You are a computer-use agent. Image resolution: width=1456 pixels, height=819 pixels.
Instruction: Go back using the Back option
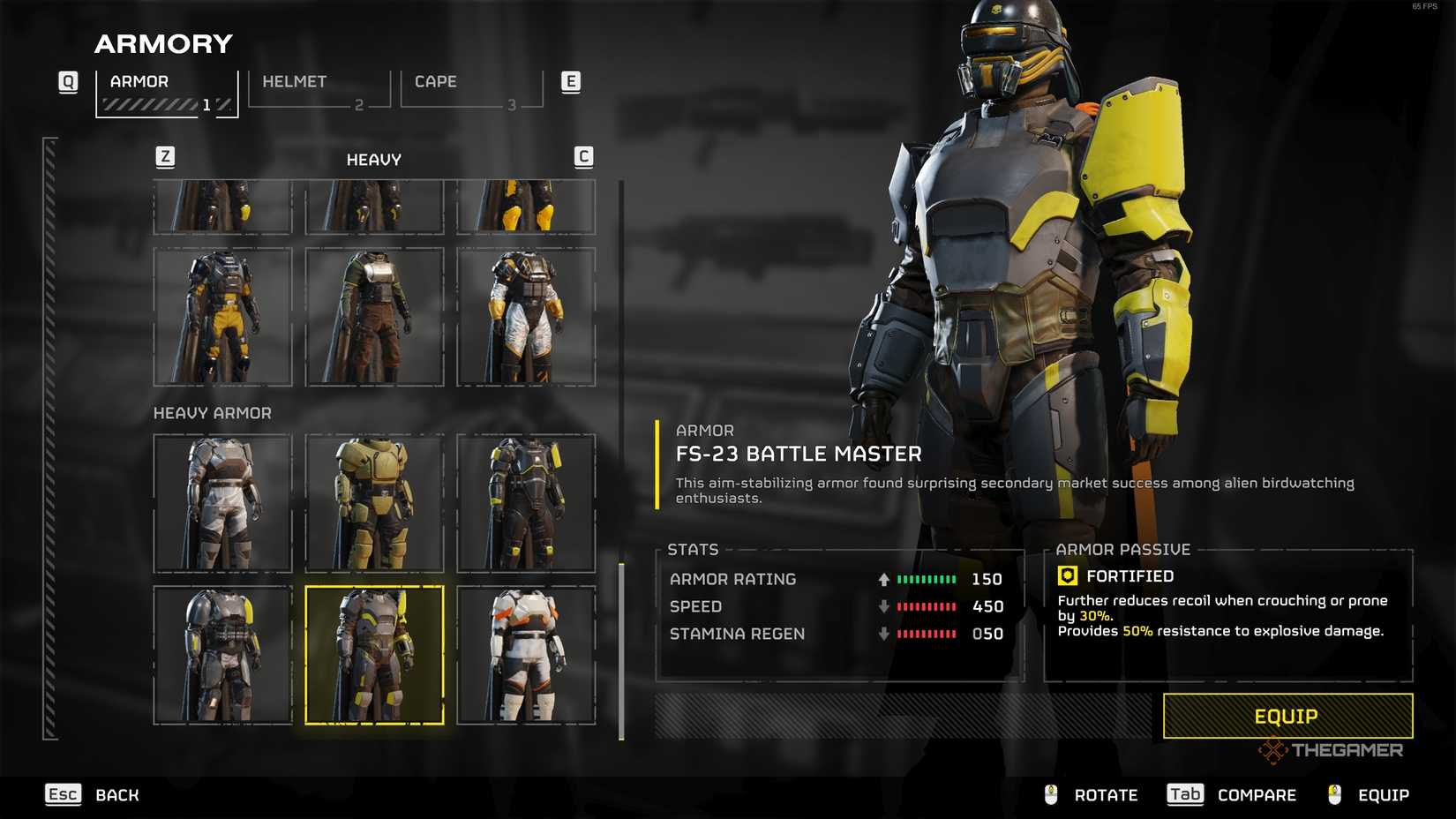(x=93, y=795)
